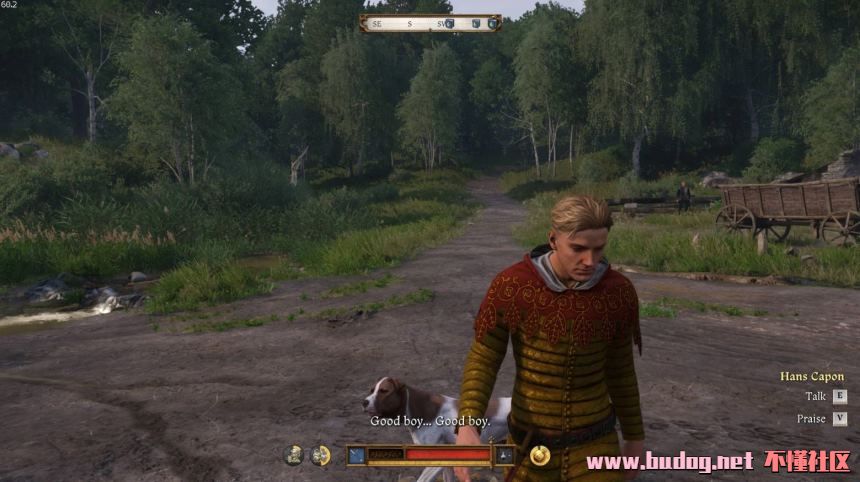Select the rightmost shield marker on compass

[490, 23]
